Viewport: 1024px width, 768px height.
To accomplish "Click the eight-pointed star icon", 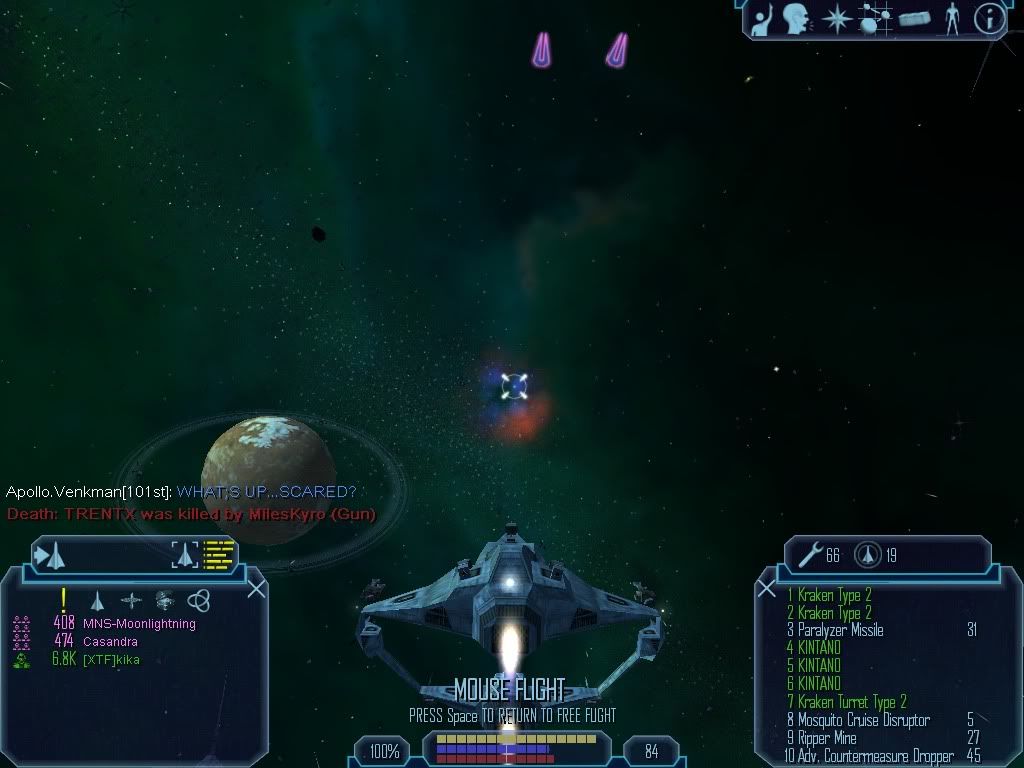I will pyautogui.click(x=835, y=18).
